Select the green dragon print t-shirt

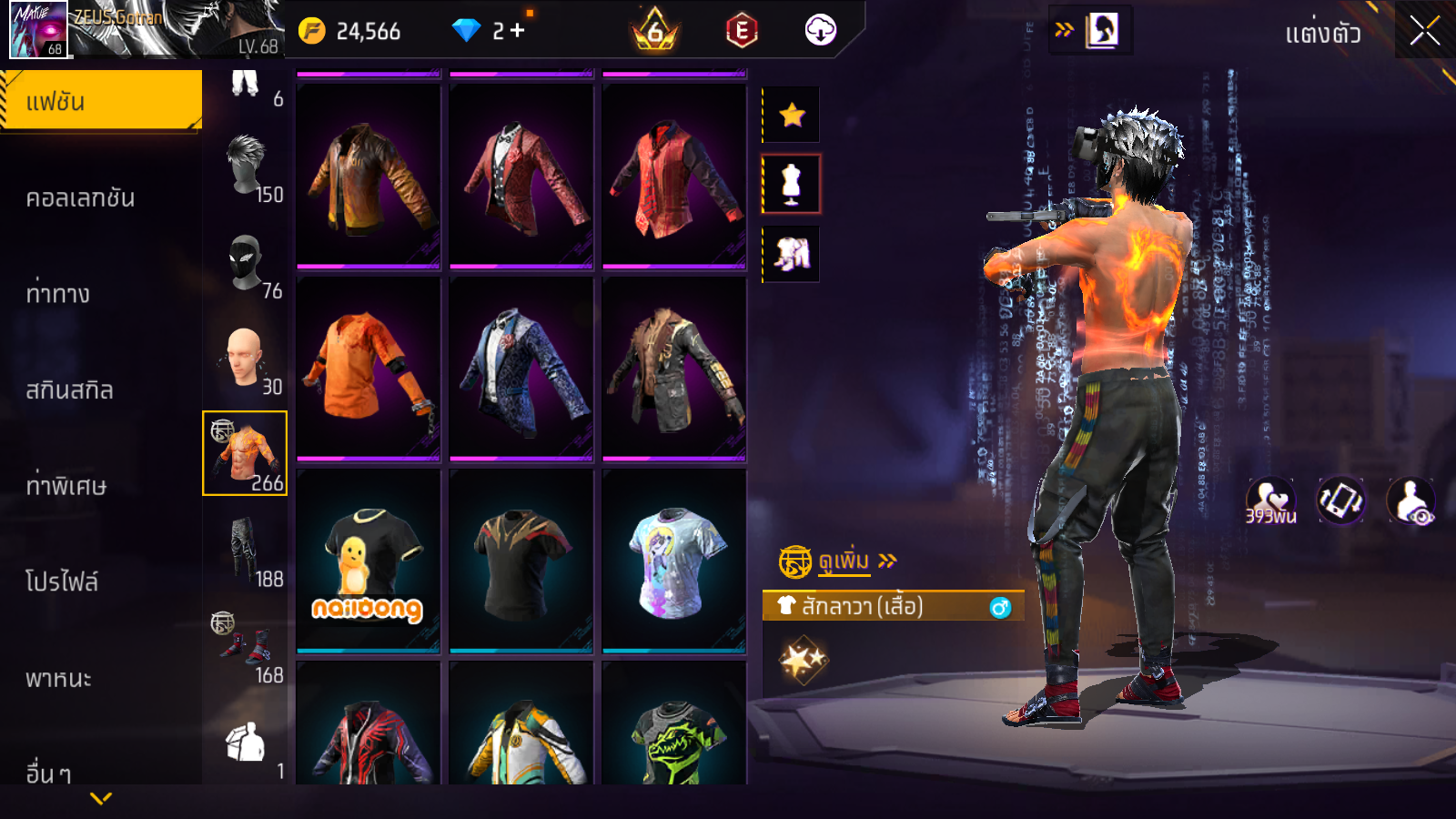674,728
